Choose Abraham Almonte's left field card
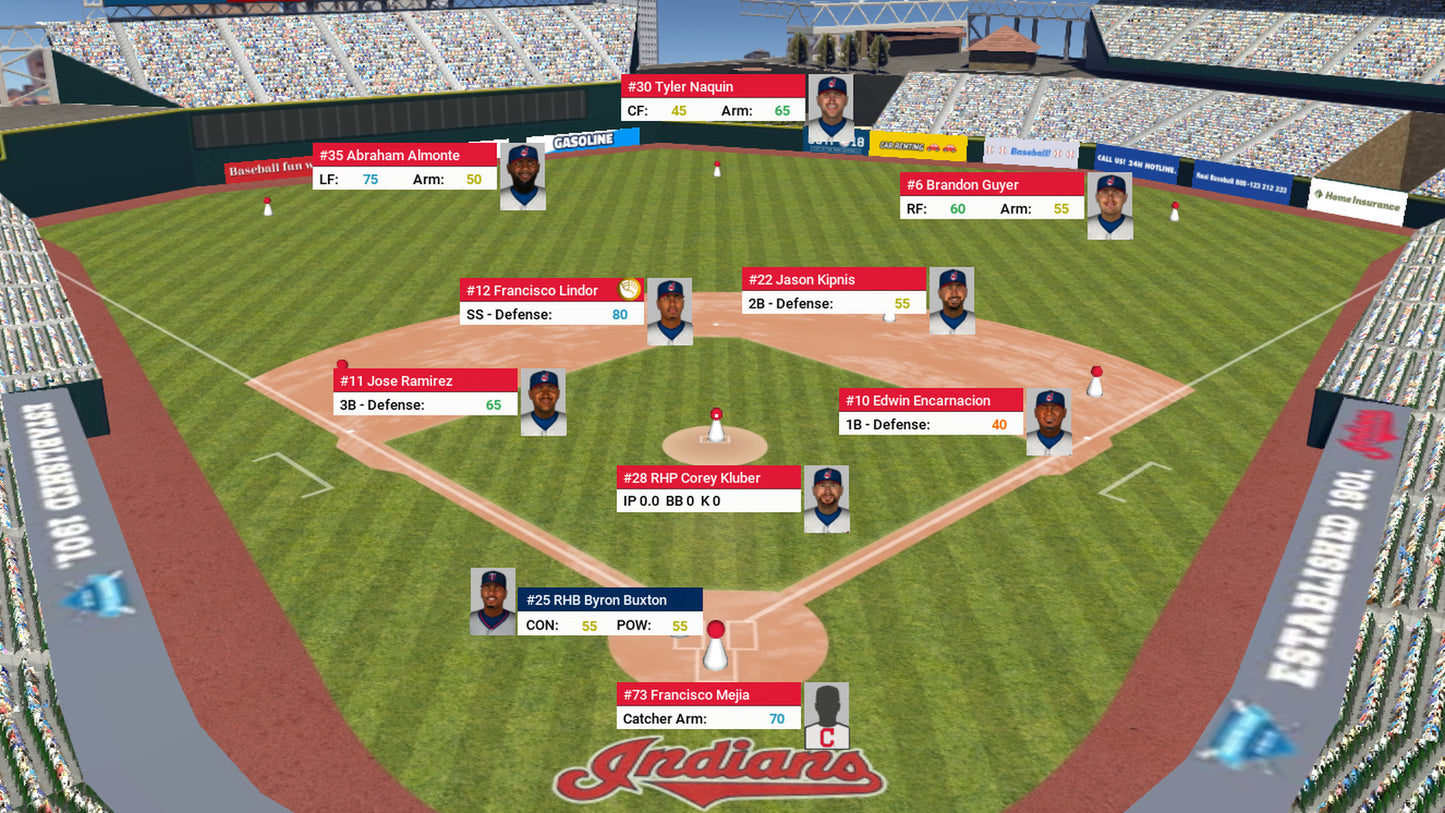 (405, 167)
